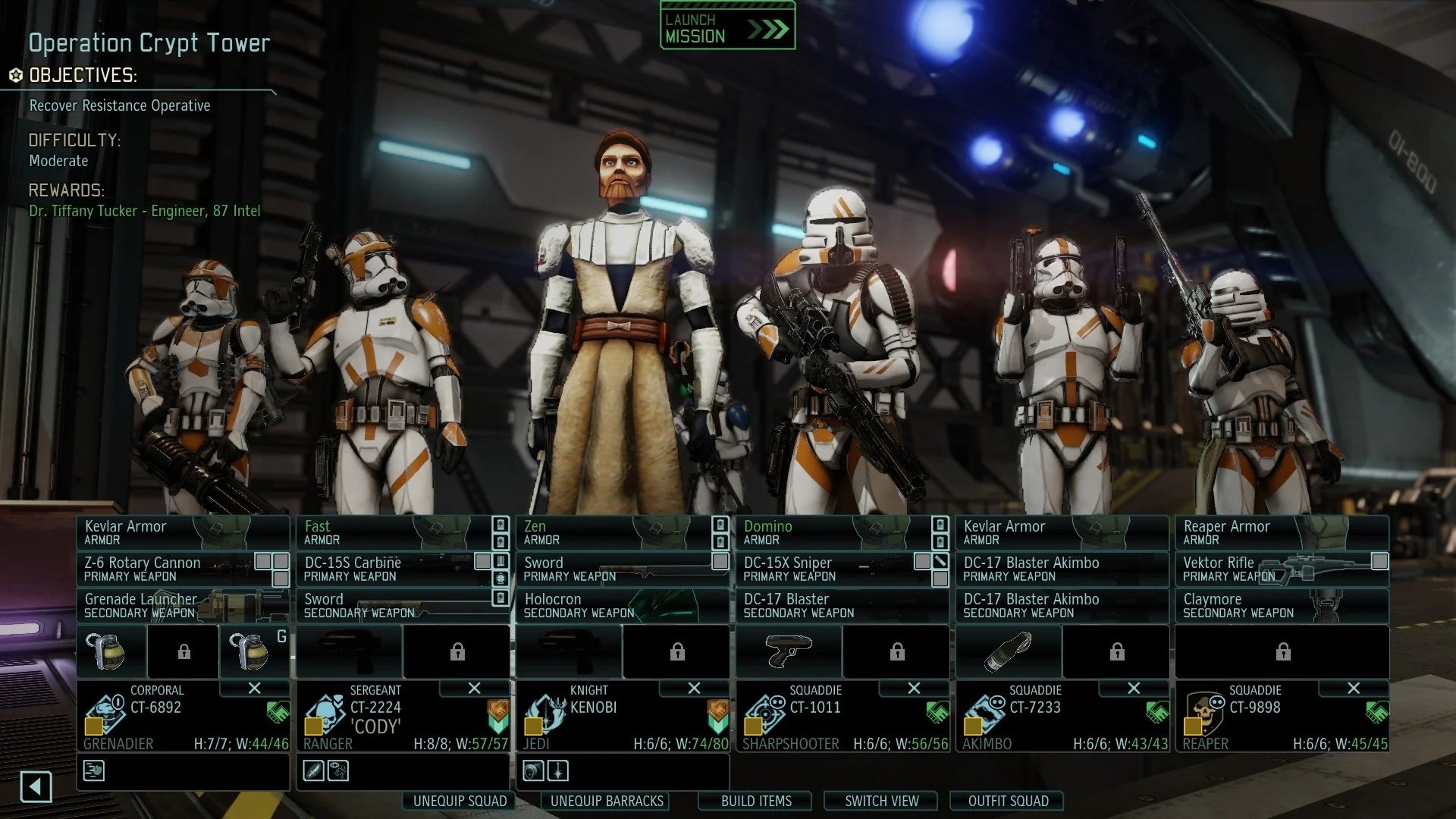The height and width of the screenshot is (819, 1456).
Task: Switch View of the squad
Action: pos(881,801)
